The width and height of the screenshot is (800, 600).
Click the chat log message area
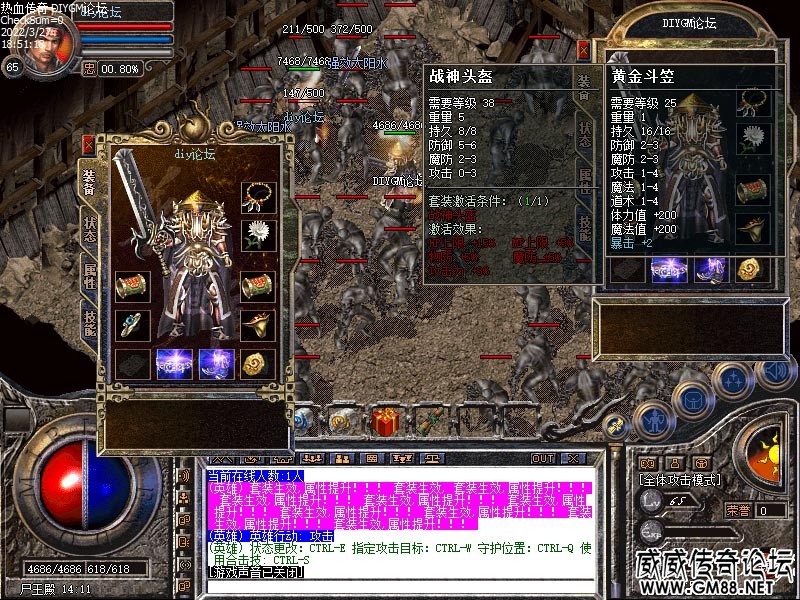tap(398, 528)
